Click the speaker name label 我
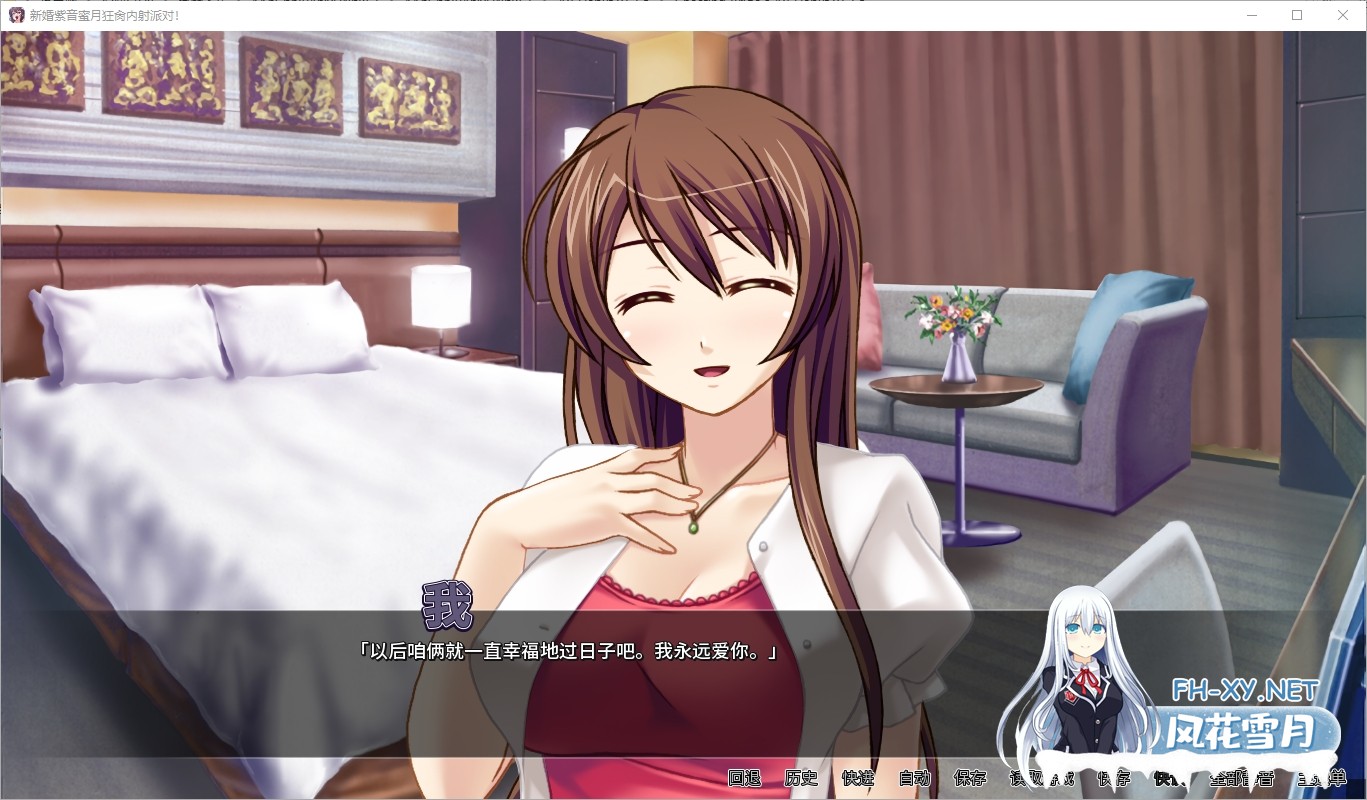Viewport: 1367px width, 800px height. coord(448,605)
